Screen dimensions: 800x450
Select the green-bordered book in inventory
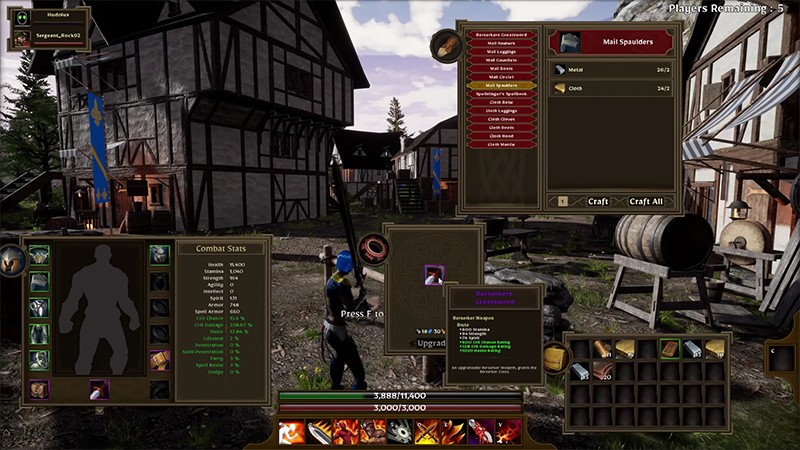pos(669,349)
